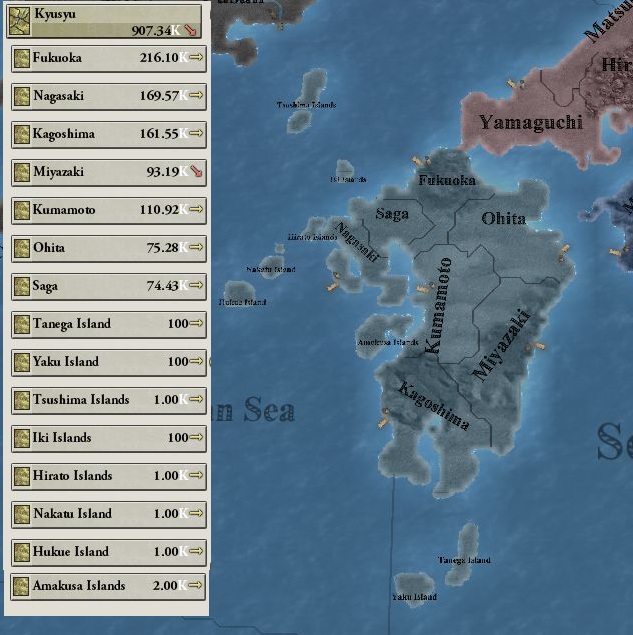Select Yaku Island in the list
The width and height of the screenshot is (633, 635).
(108, 362)
